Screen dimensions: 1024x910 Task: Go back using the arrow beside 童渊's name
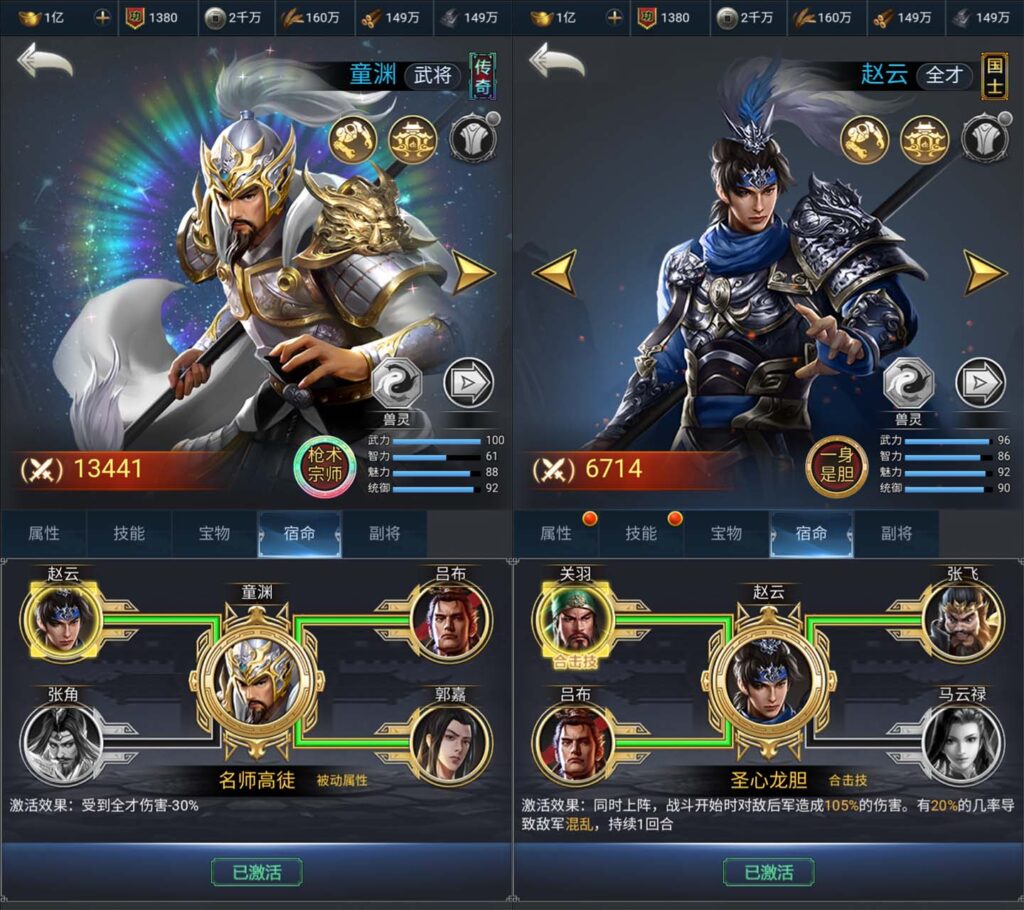coord(45,62)
